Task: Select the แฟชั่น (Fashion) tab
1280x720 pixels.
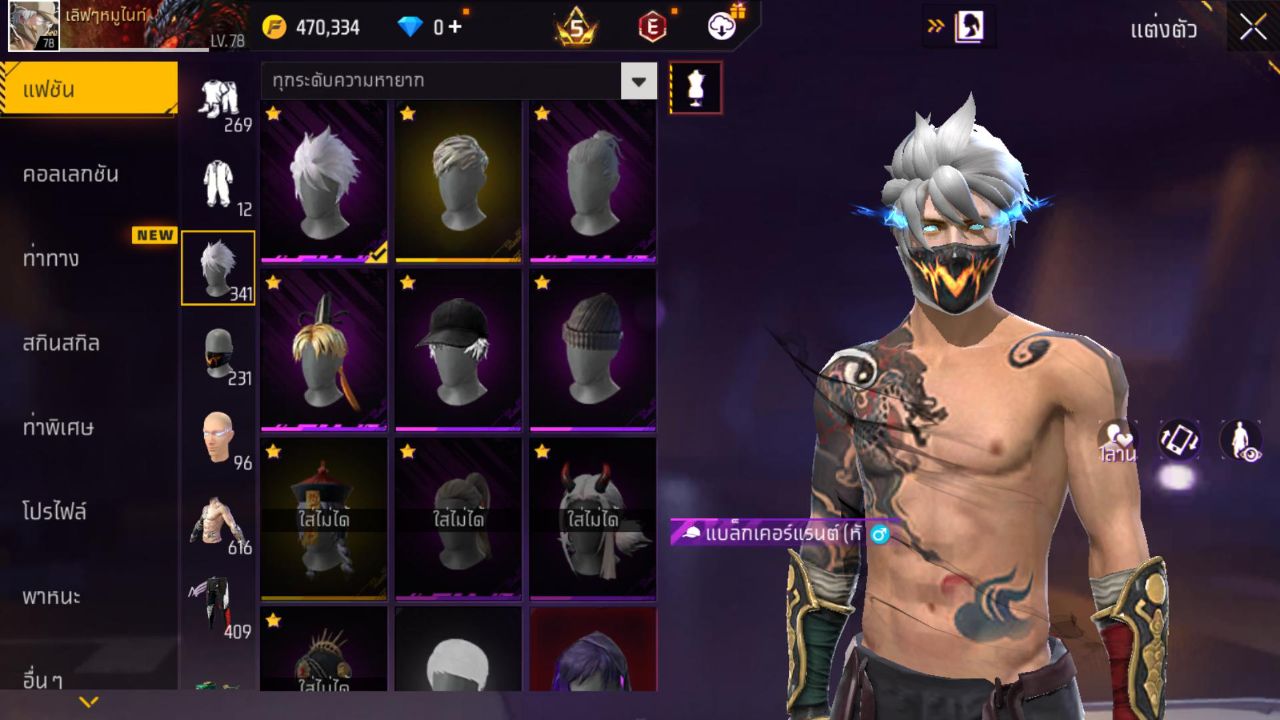Action: tap(88, 90)
